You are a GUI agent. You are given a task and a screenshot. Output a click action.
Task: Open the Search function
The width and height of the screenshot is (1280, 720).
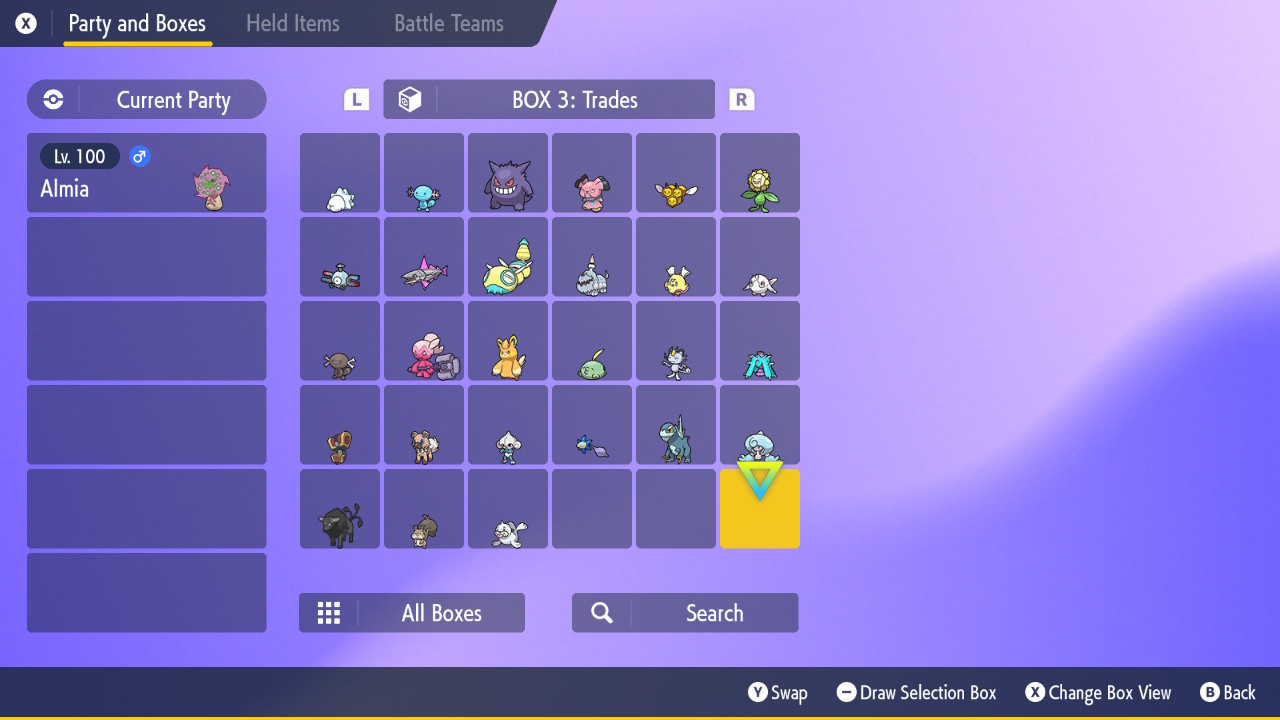684,612
